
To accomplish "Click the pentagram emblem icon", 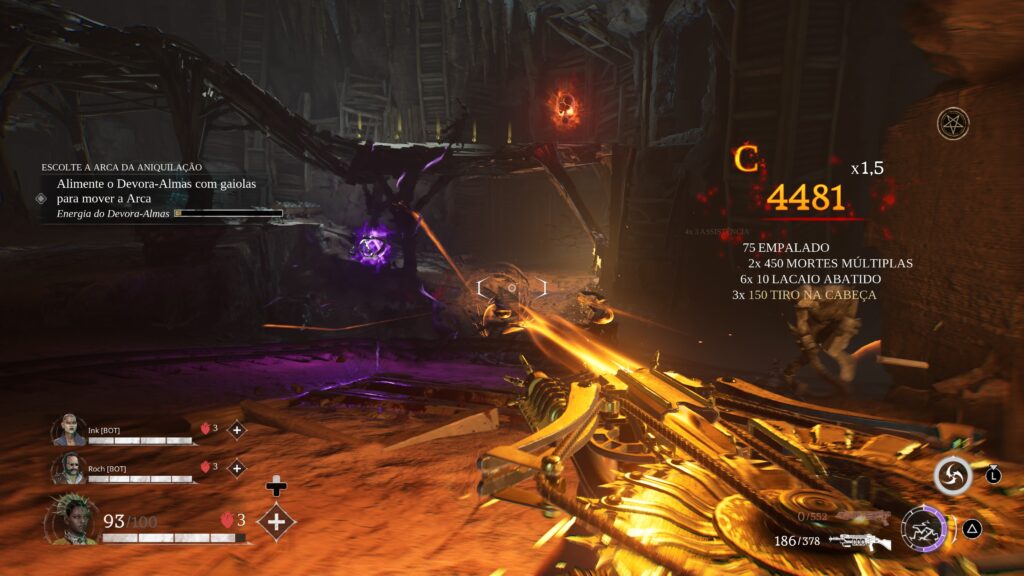I will coord(953,124).
